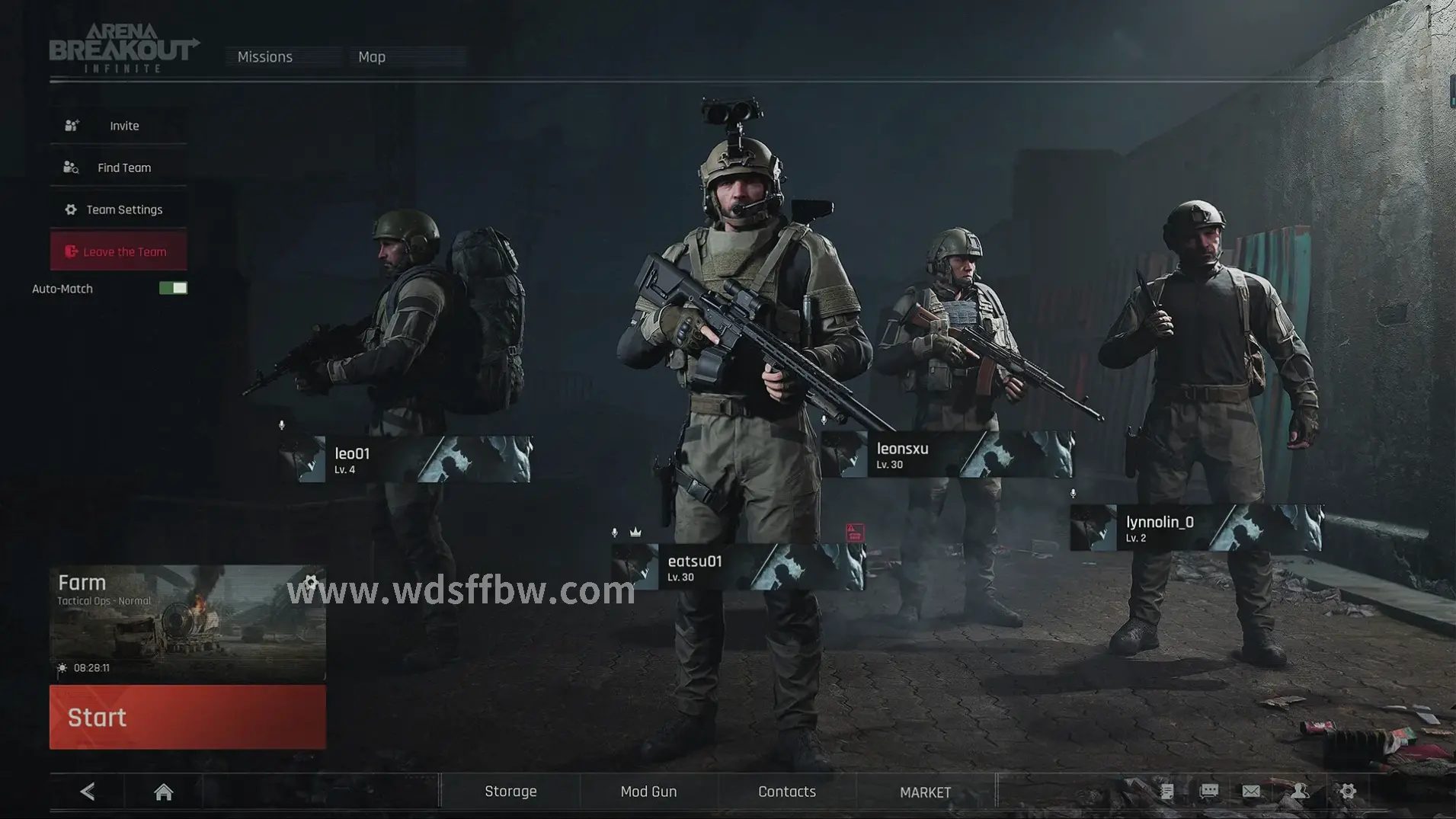Return to the home screen
The width and height of the screenshot is (1456, 819).
(163, 792)
